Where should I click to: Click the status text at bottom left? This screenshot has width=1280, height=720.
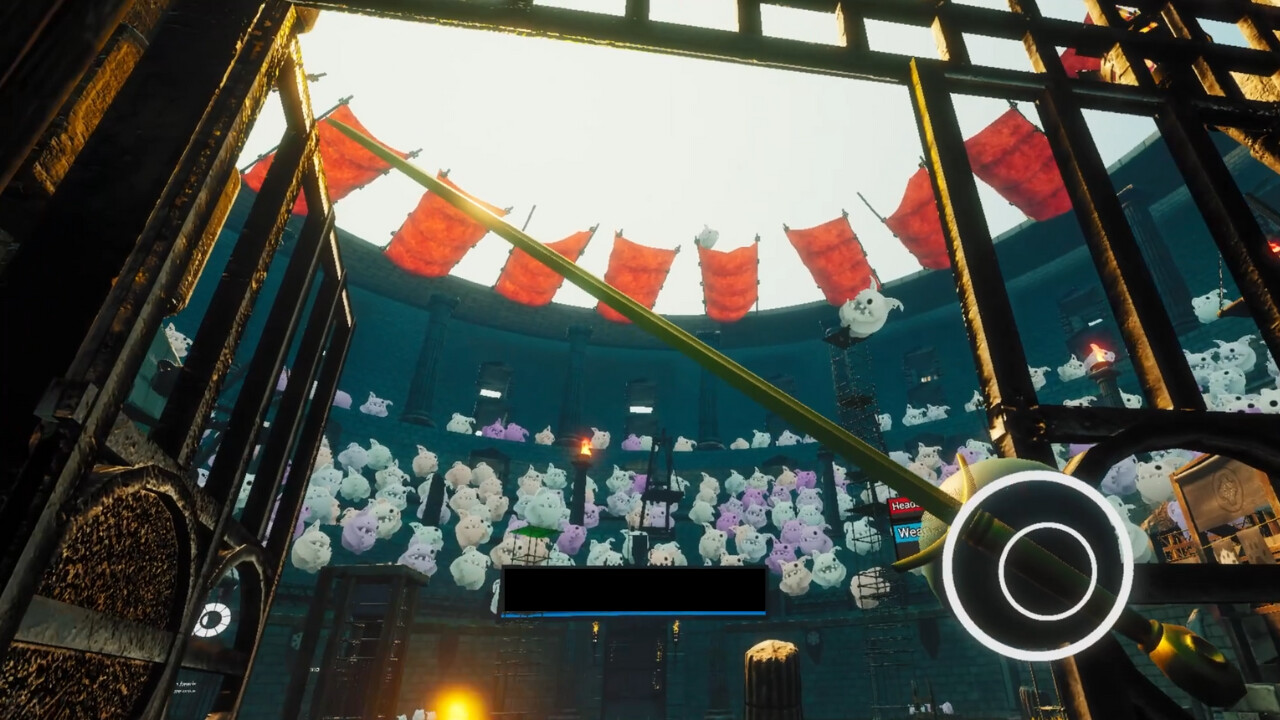(185, 685)
